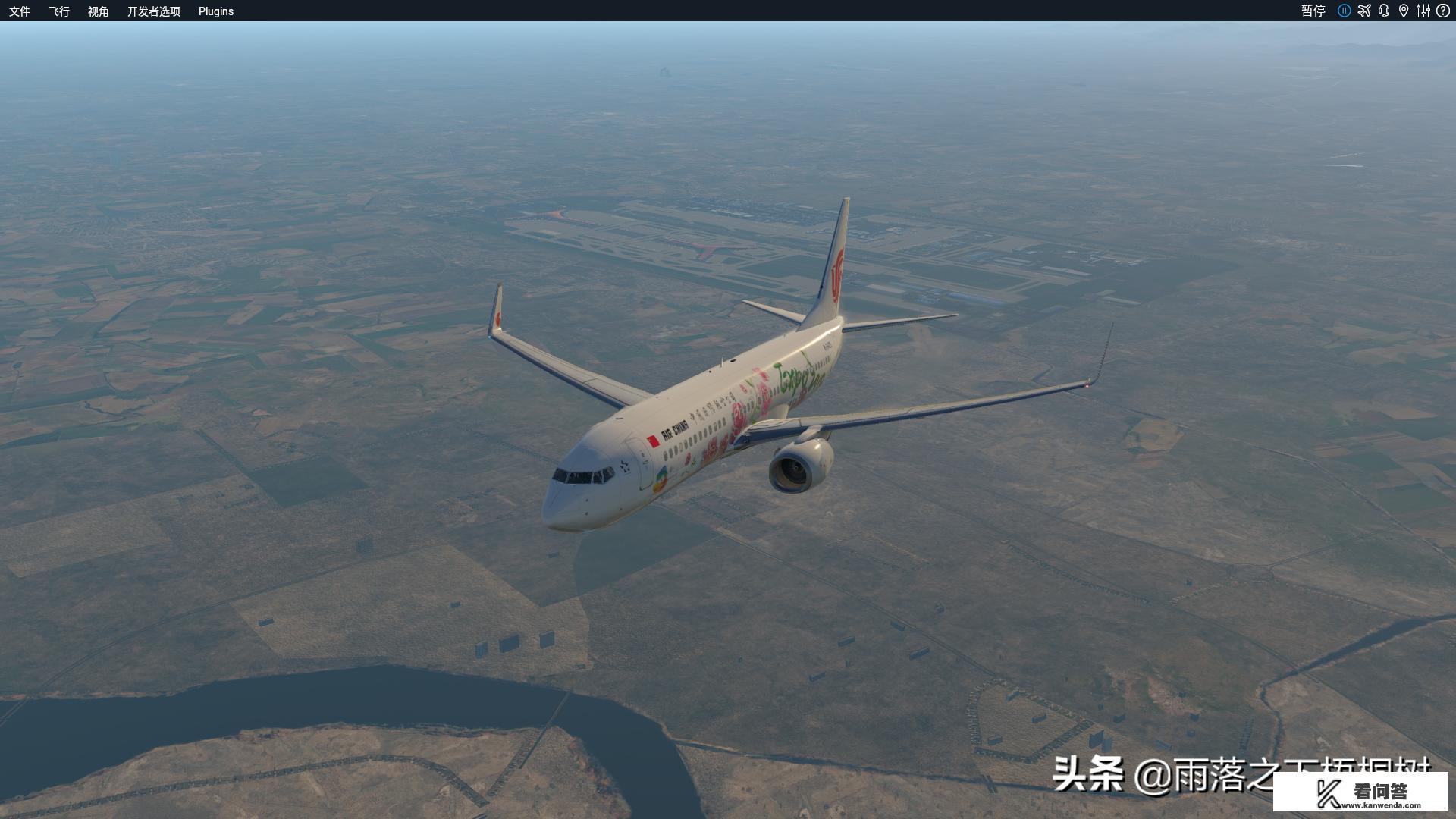Open settings via the sliders icon
Viewport: 1456px width, 819px height.
tap(1423, 11)
